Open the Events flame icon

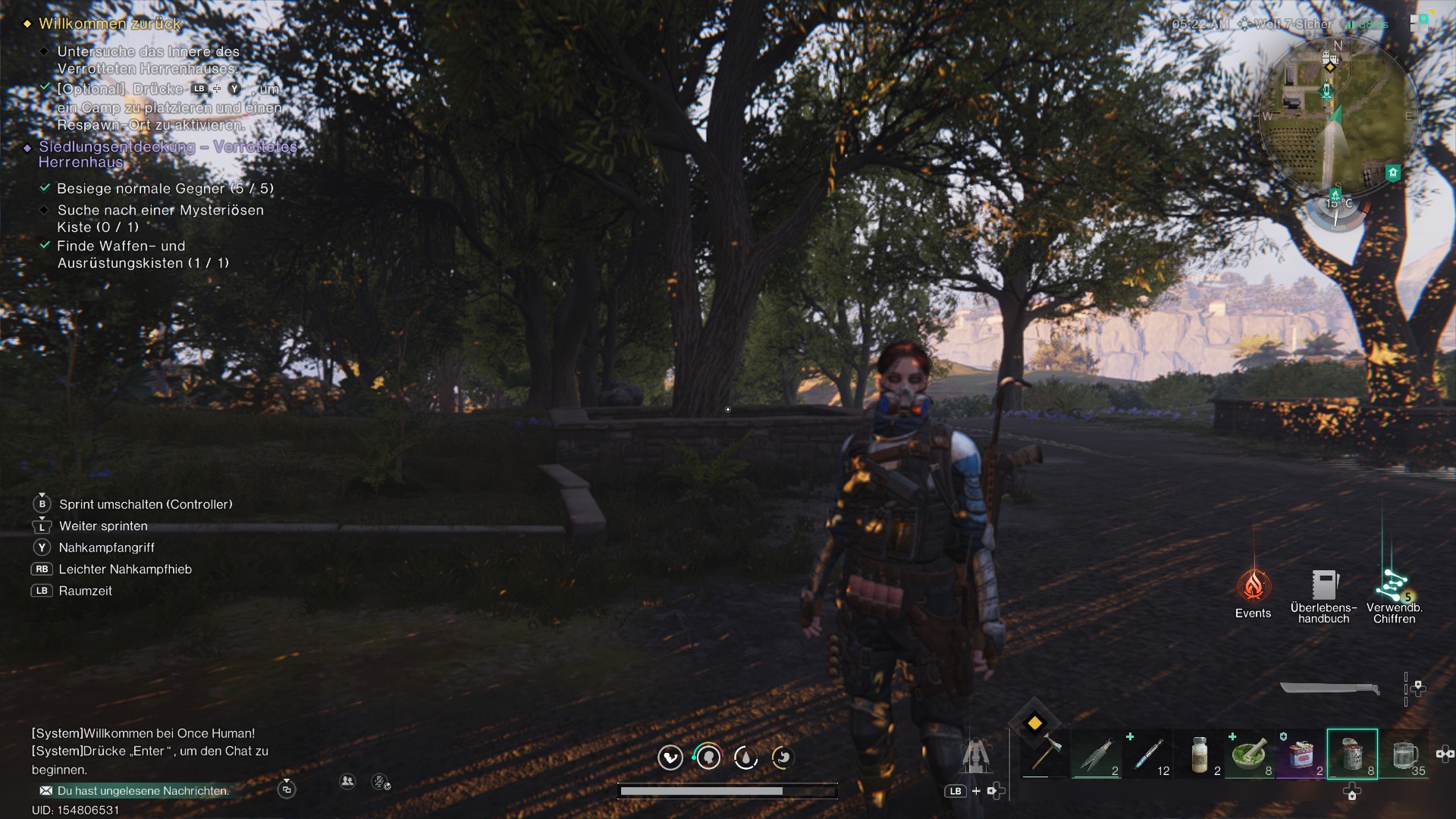tap(1253, 586)
